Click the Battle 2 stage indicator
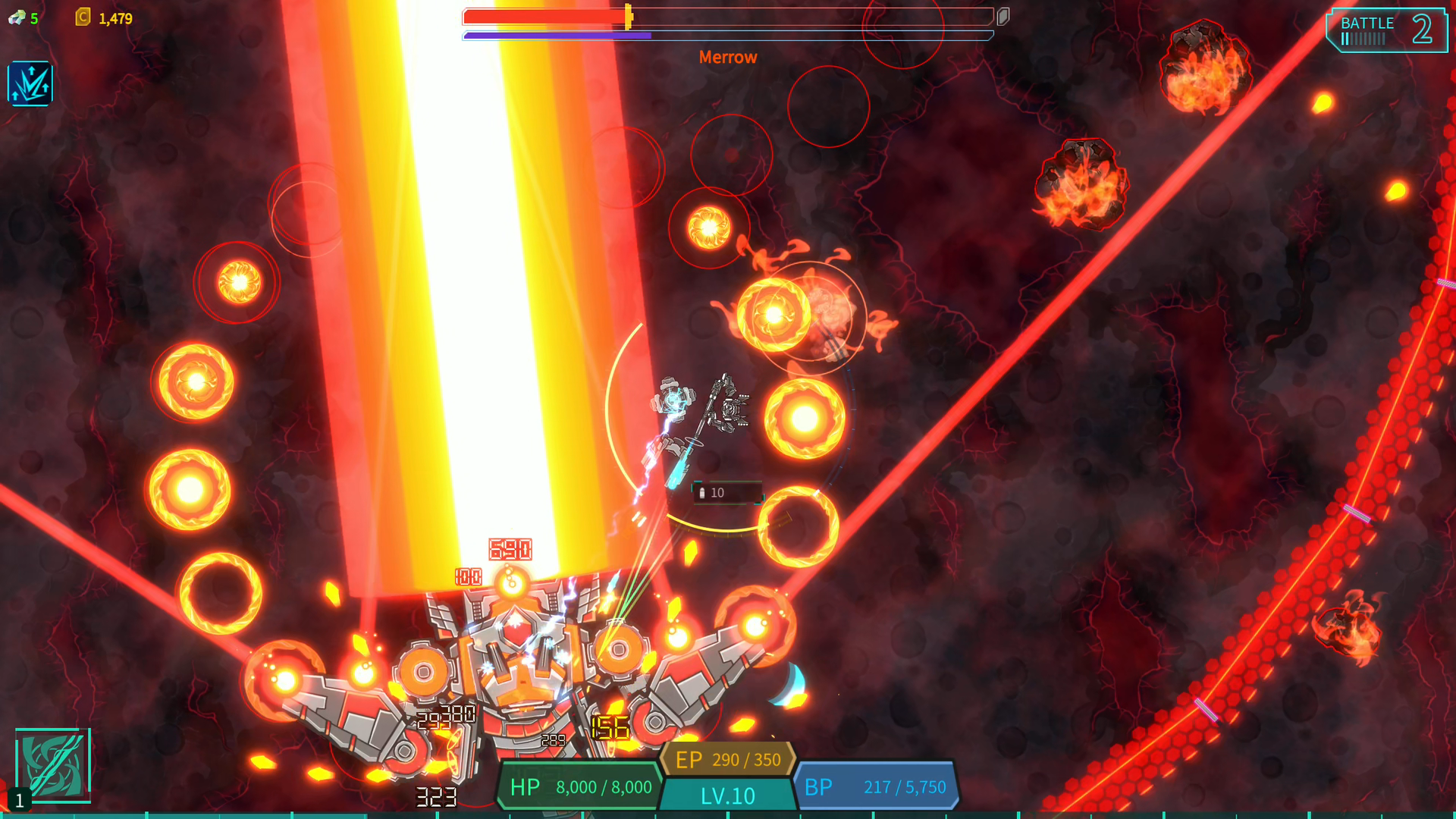This screenshot has height=819, width=1456. [1385, 30]
